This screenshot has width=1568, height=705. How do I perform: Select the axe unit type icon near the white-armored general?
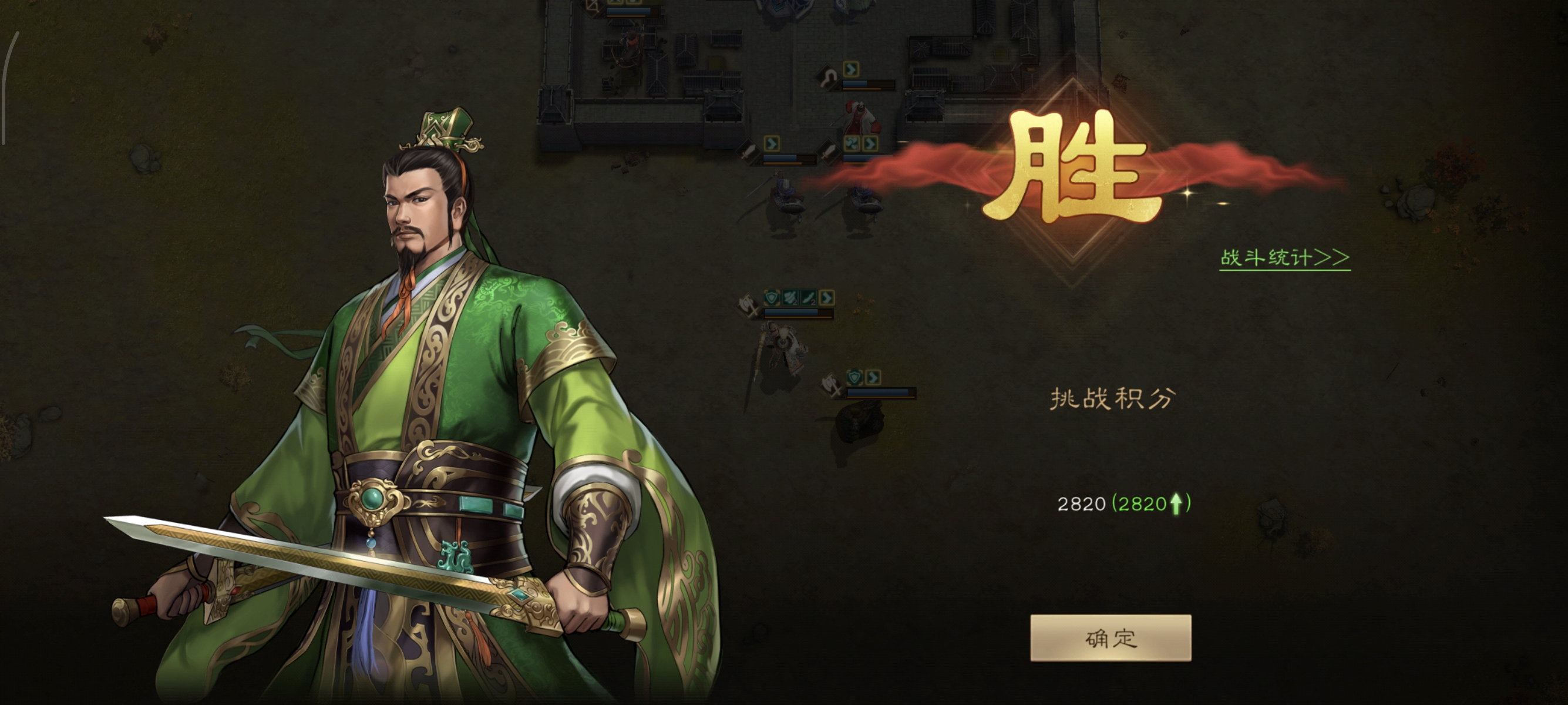[x=748, y=306]
